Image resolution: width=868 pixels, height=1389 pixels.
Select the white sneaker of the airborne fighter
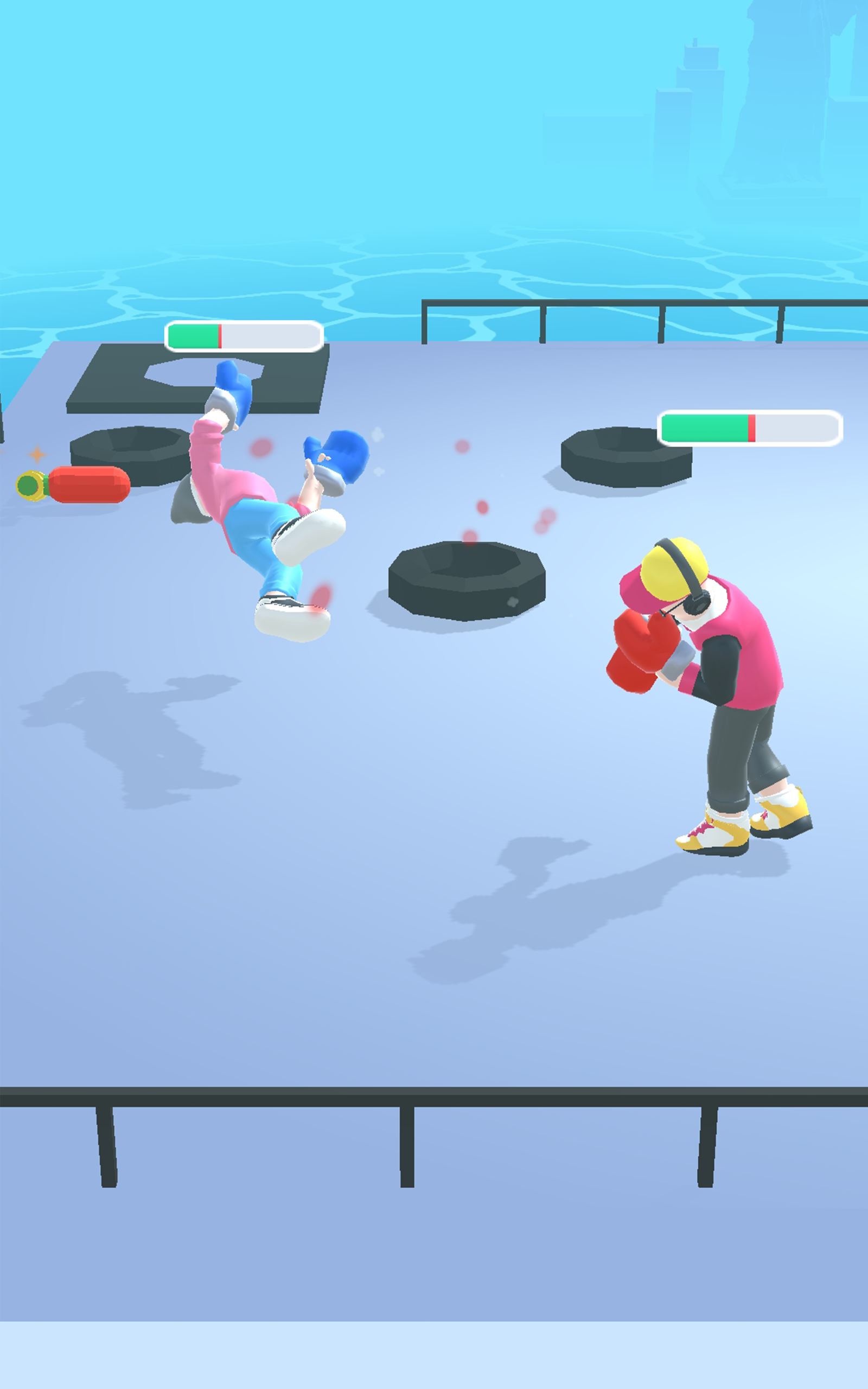click(293, 620)
